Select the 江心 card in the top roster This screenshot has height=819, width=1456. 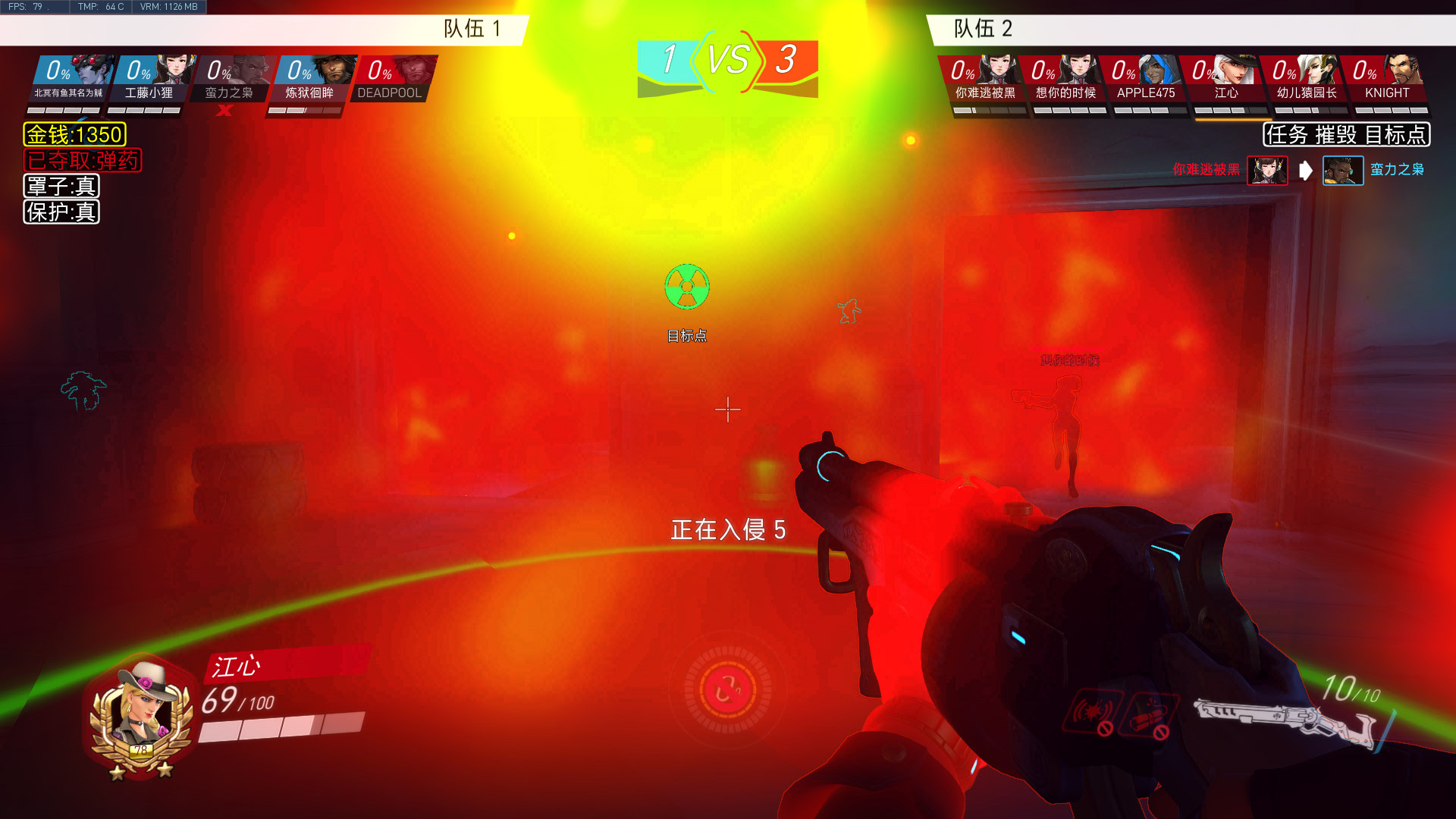point(1225,79)
